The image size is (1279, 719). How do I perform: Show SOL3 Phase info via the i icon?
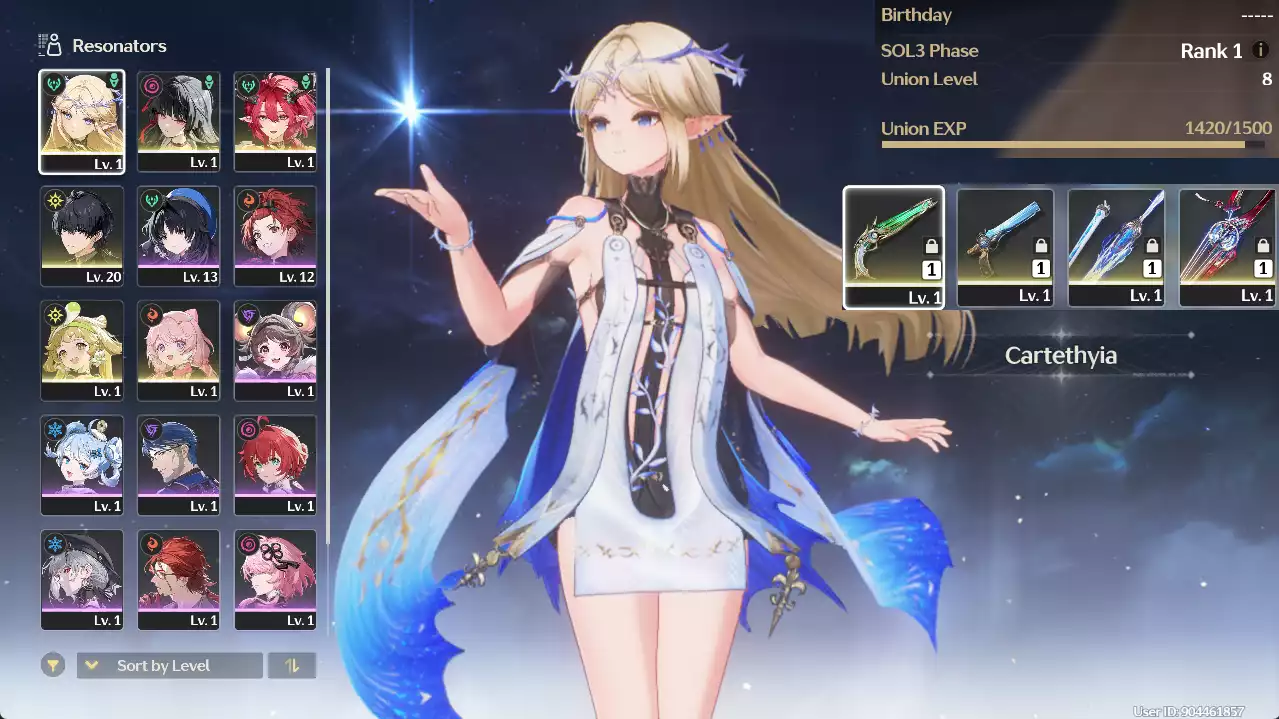tap(1260, 50)
